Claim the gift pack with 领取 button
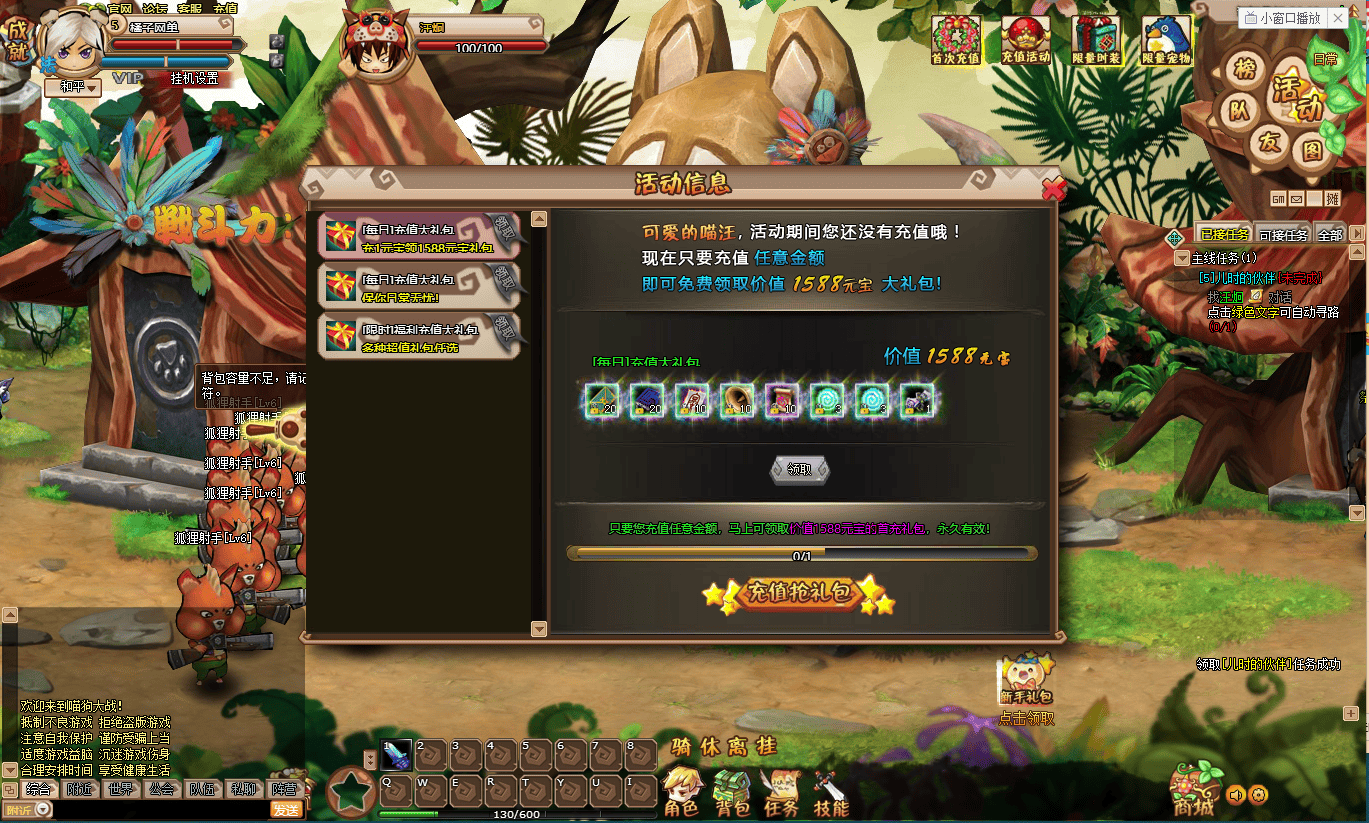This screenshot has height=823, width=1369. click(799, 469)
